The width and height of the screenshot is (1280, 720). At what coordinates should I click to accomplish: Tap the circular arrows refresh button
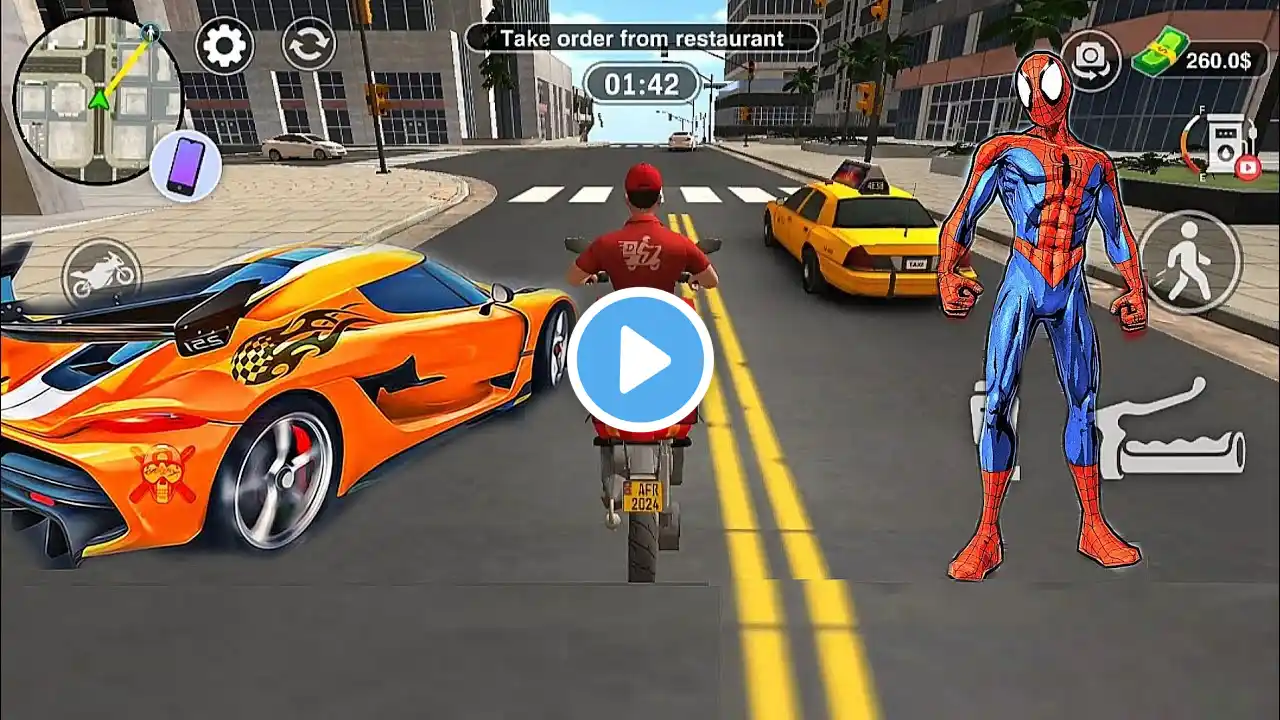pyautogui.click(x=308, y=46)
